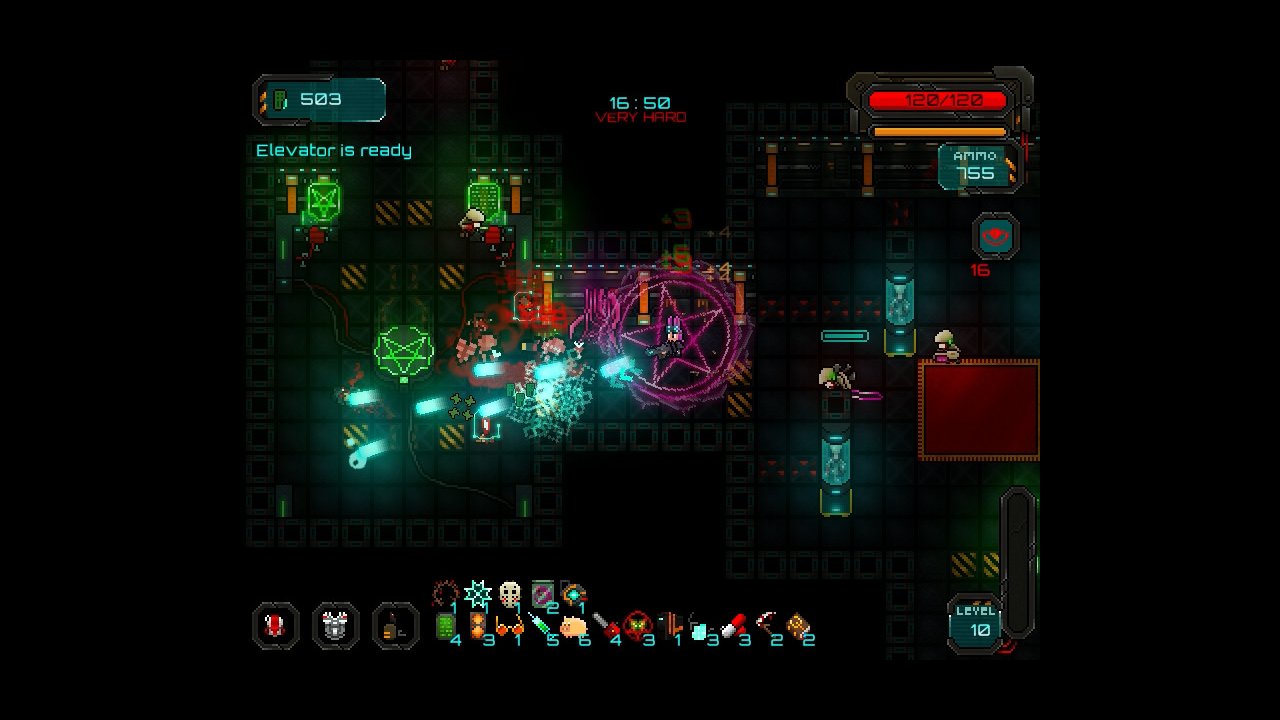Click the pink pig item icon
Viewport: 1280px width, 720px height.
[573, 627]
